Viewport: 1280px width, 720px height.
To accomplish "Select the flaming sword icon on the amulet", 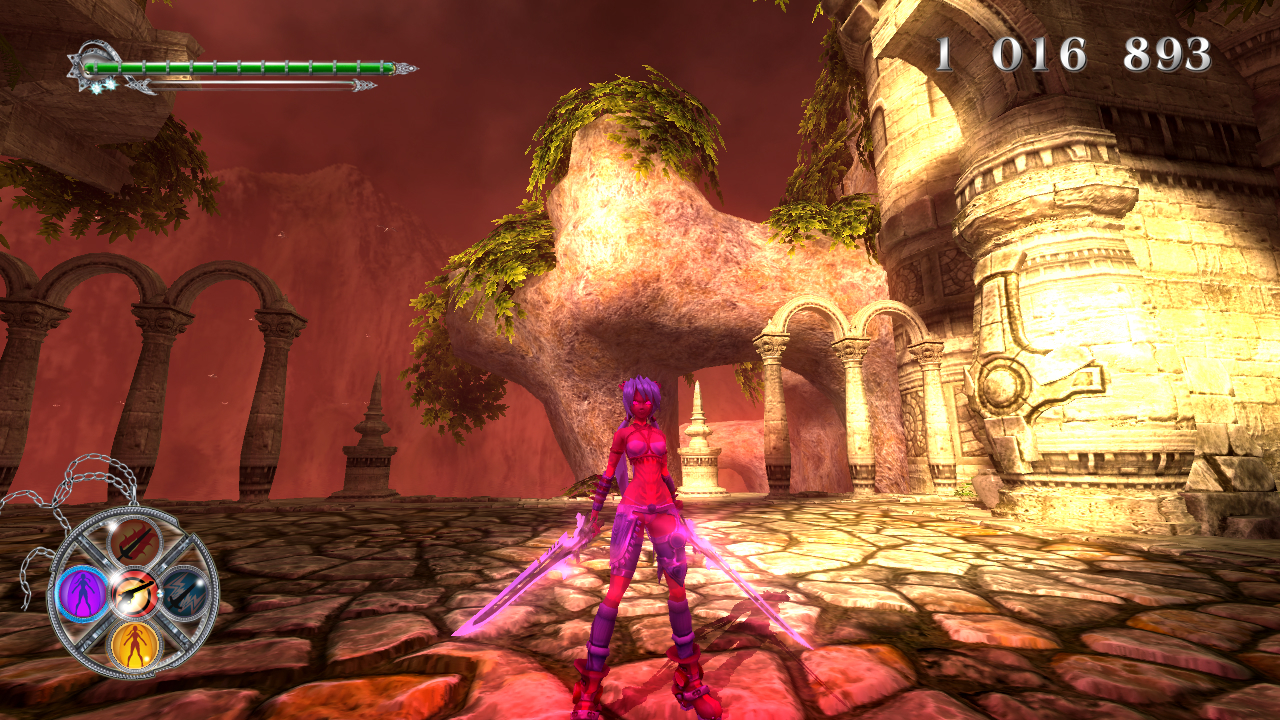I will pos(135,542).
